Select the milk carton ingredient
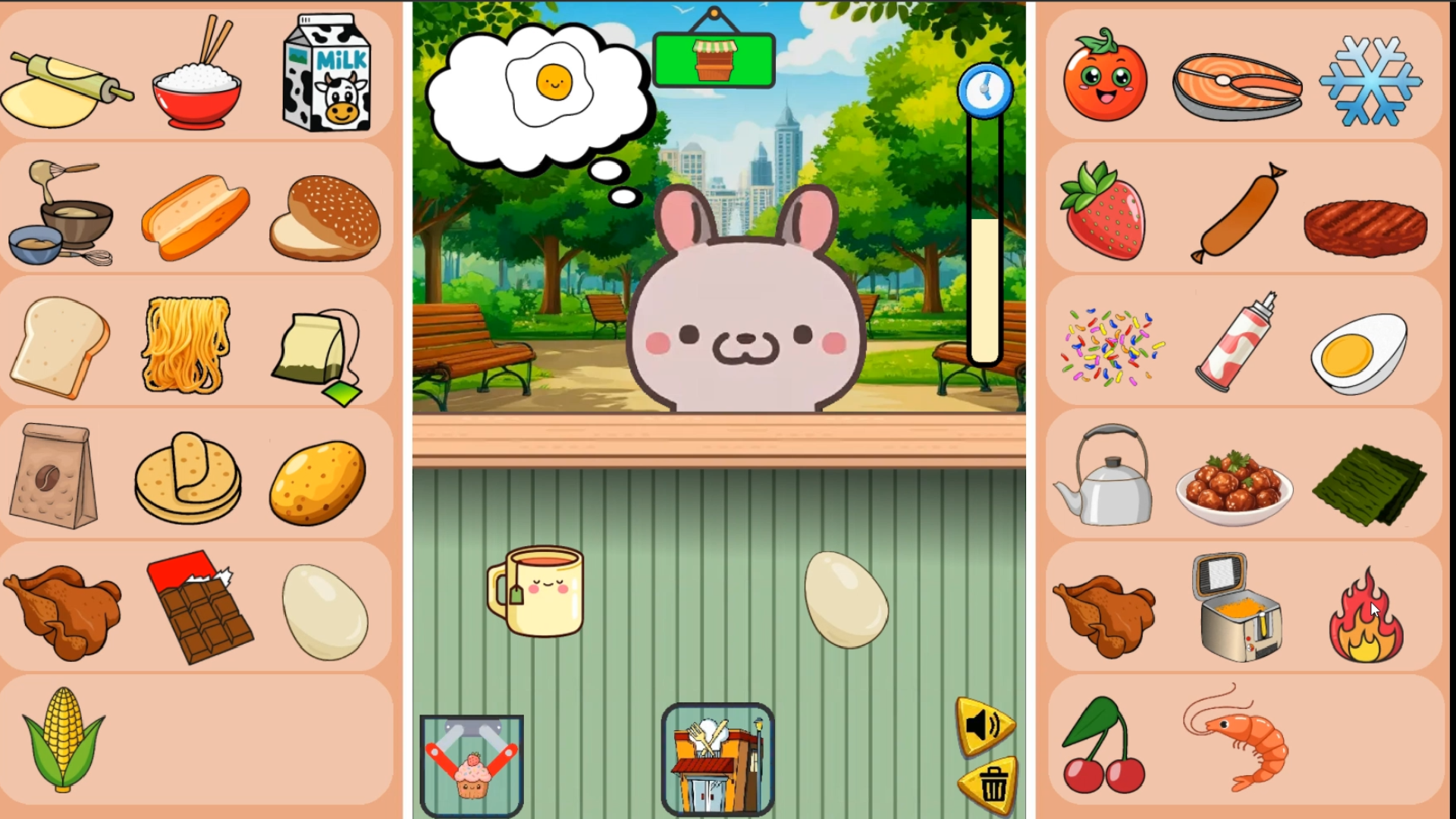 326,72
